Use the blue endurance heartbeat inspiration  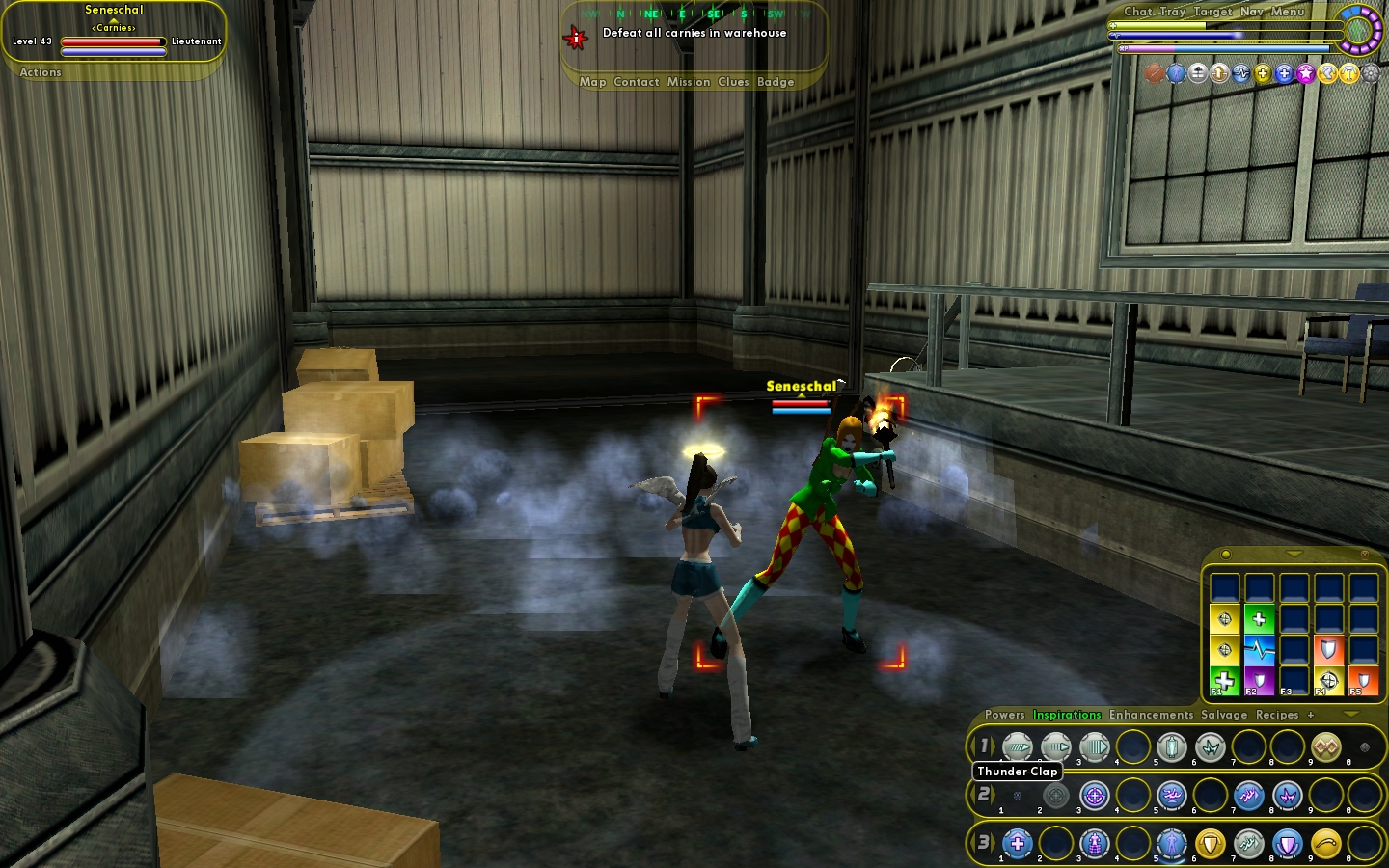pos(1259,649)
